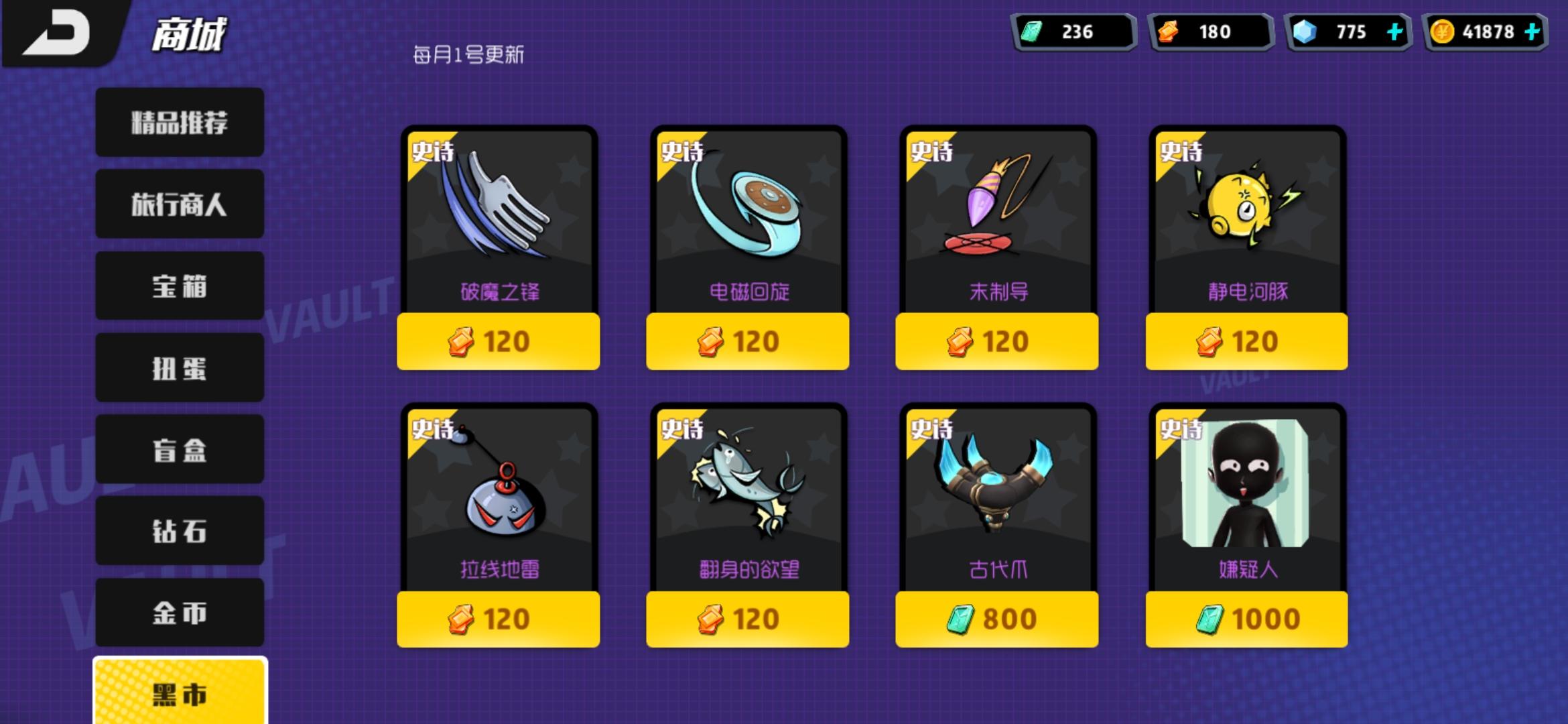Viewport: 1568px width, 724px height.
Task: Click the orange ingot currency icon
Action: click(1167, 31)
